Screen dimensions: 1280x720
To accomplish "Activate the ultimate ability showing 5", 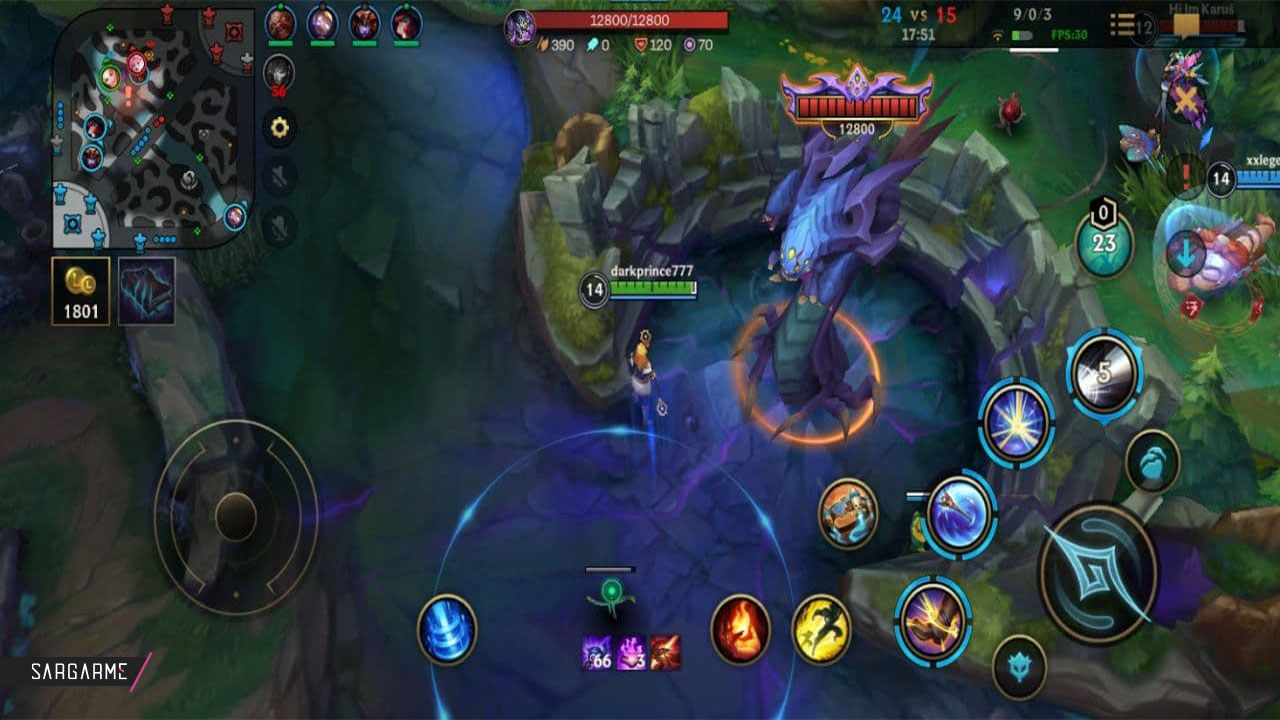I will (x=1104, y=374).
